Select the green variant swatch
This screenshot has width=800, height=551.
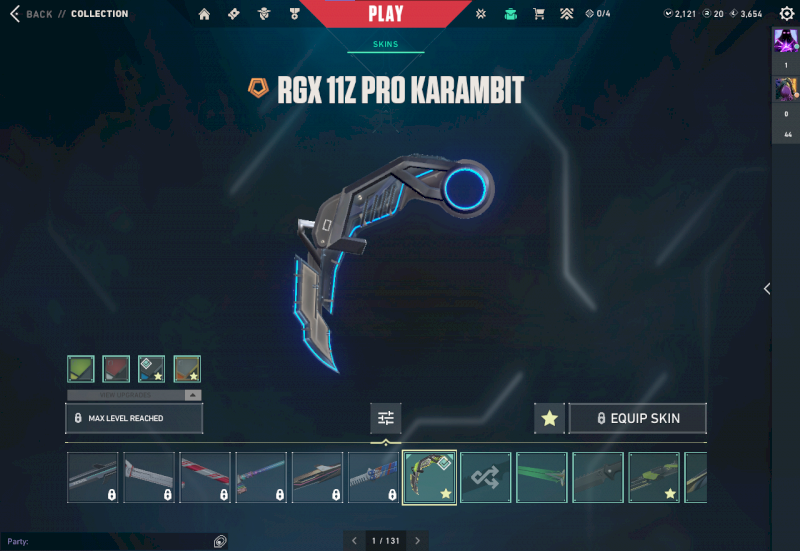point(81,369)
